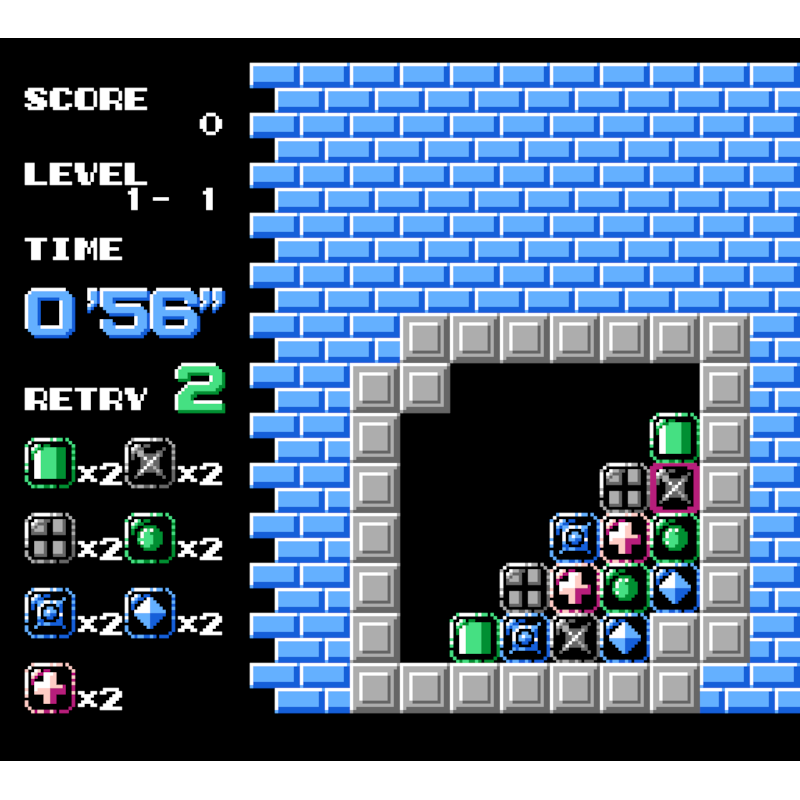Select the green cylinder block left of the bottom blue ring
This screenshot has width=800, height=800.
(x=475, y=638)
